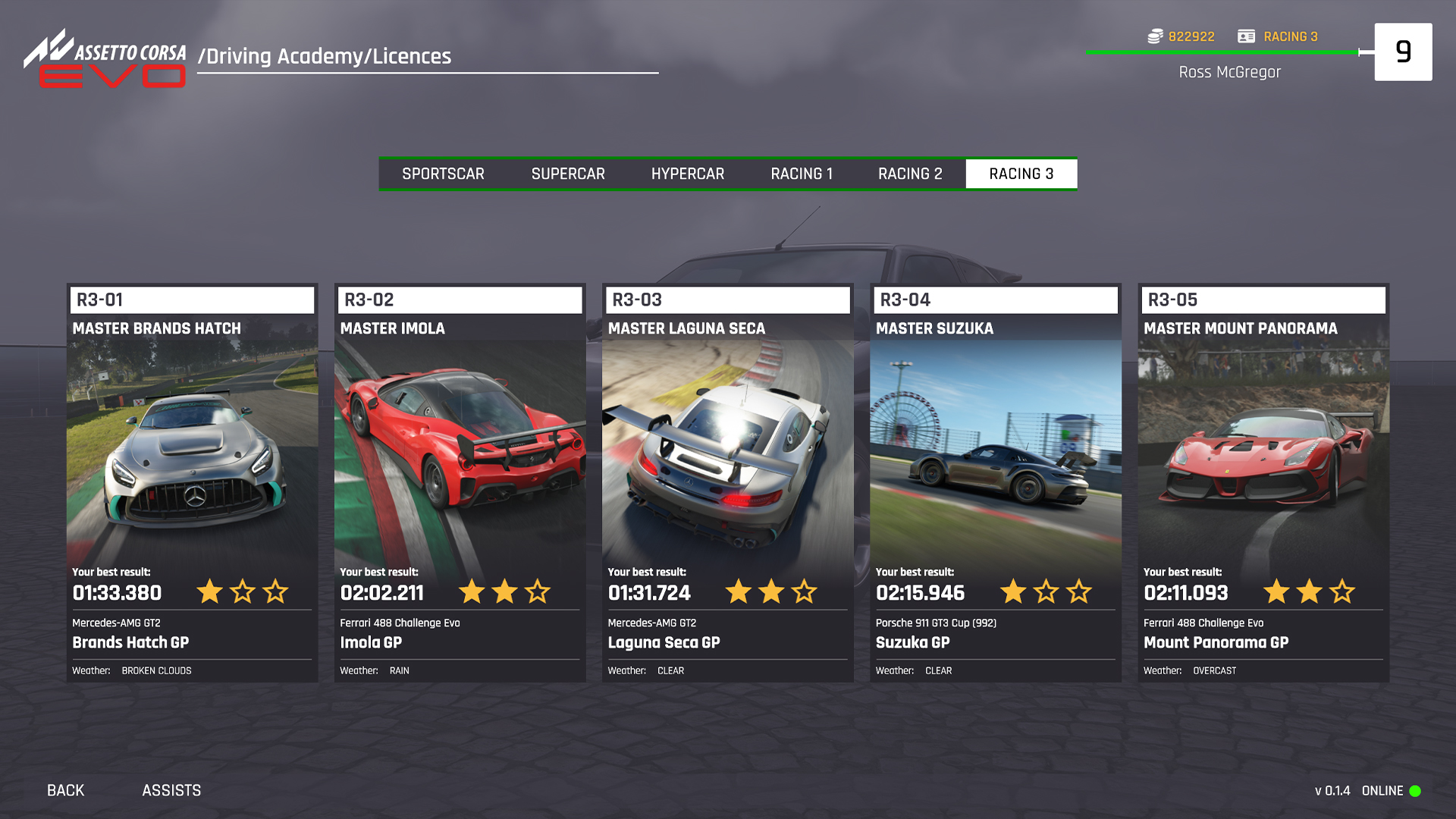Switch to the HYPERCAR tab

pos(687,173)
